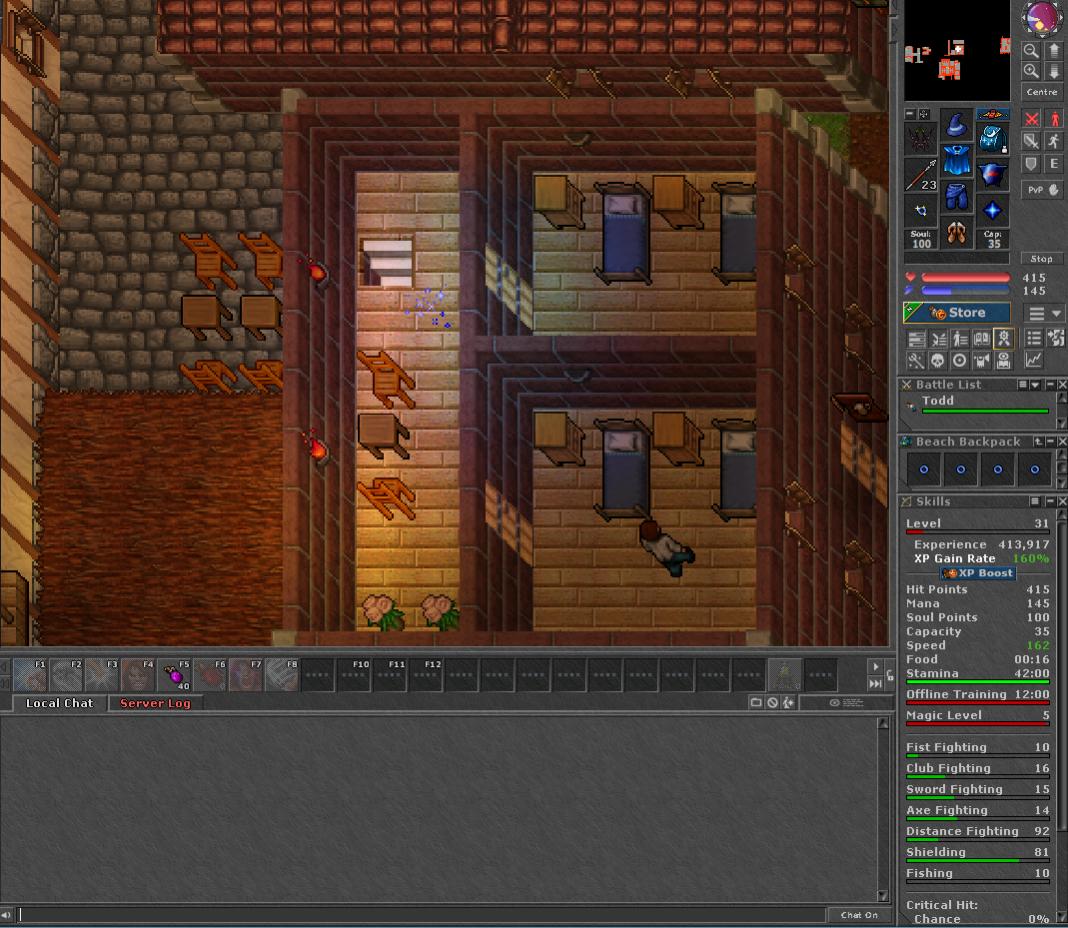1068x928 pixels.
Task: Close the Skills panel
Action: [1061, 502]
